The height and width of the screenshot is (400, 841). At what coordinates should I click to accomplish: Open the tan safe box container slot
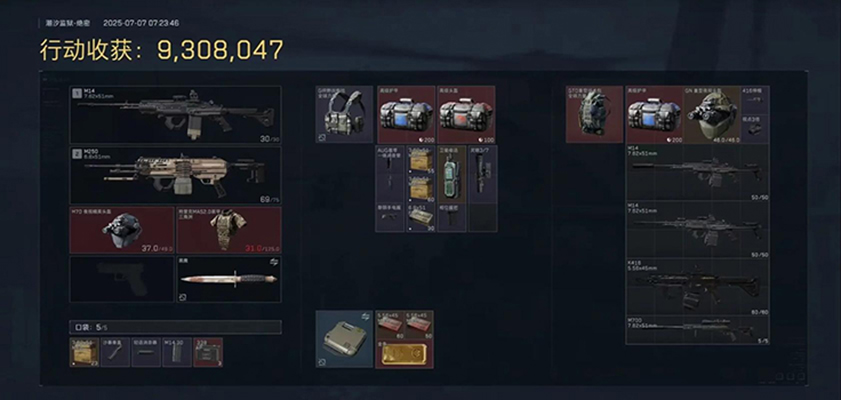(x=344, y=339)
